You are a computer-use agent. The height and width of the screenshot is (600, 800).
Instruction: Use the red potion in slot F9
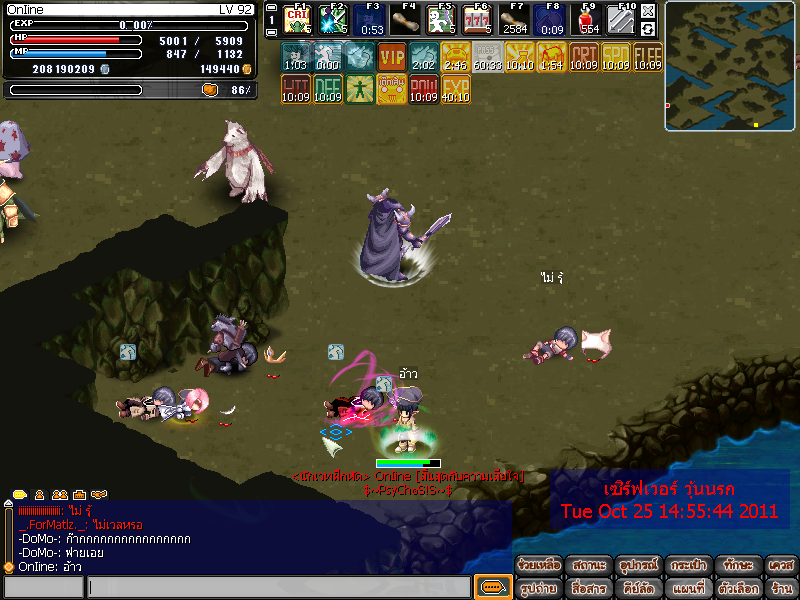(x=589, y=20)
